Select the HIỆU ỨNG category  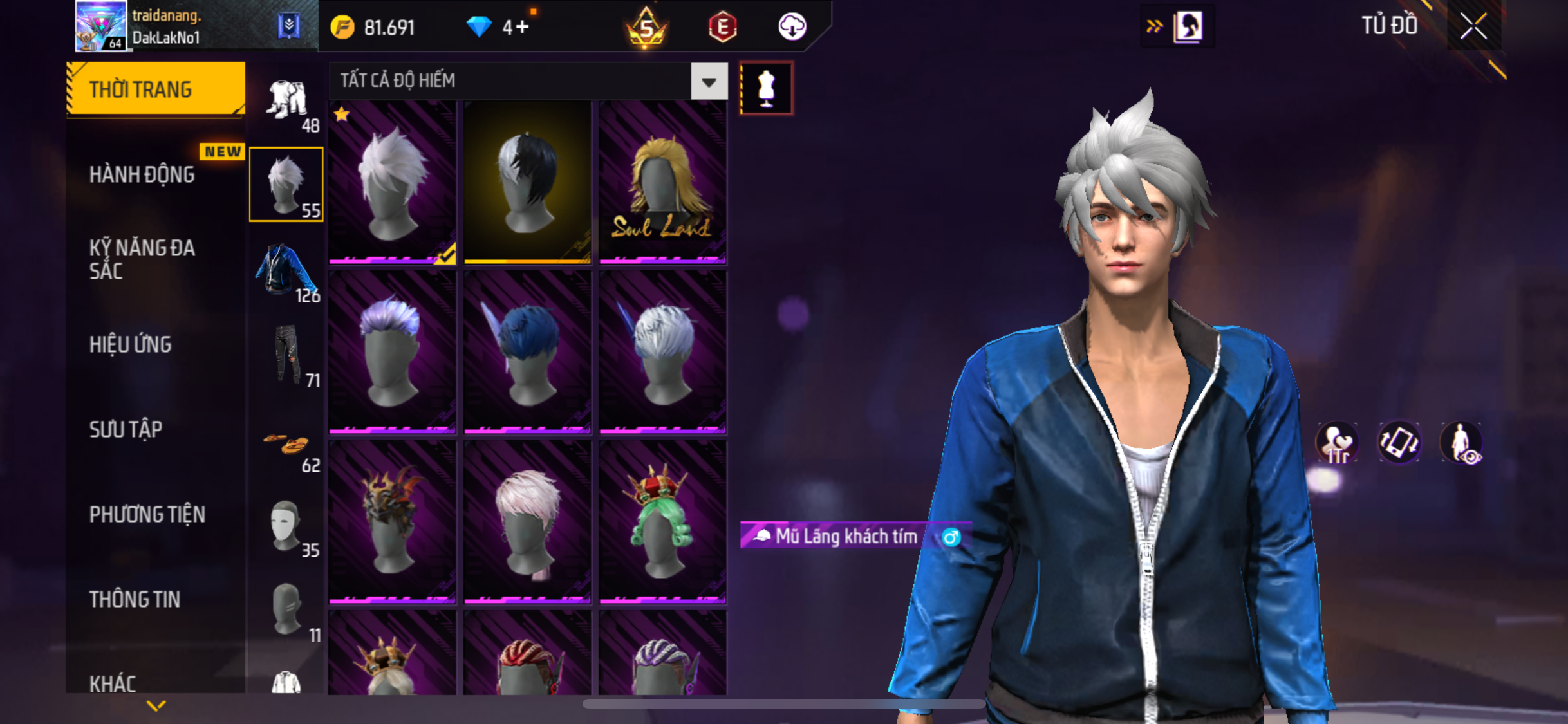tap(130, 344)
